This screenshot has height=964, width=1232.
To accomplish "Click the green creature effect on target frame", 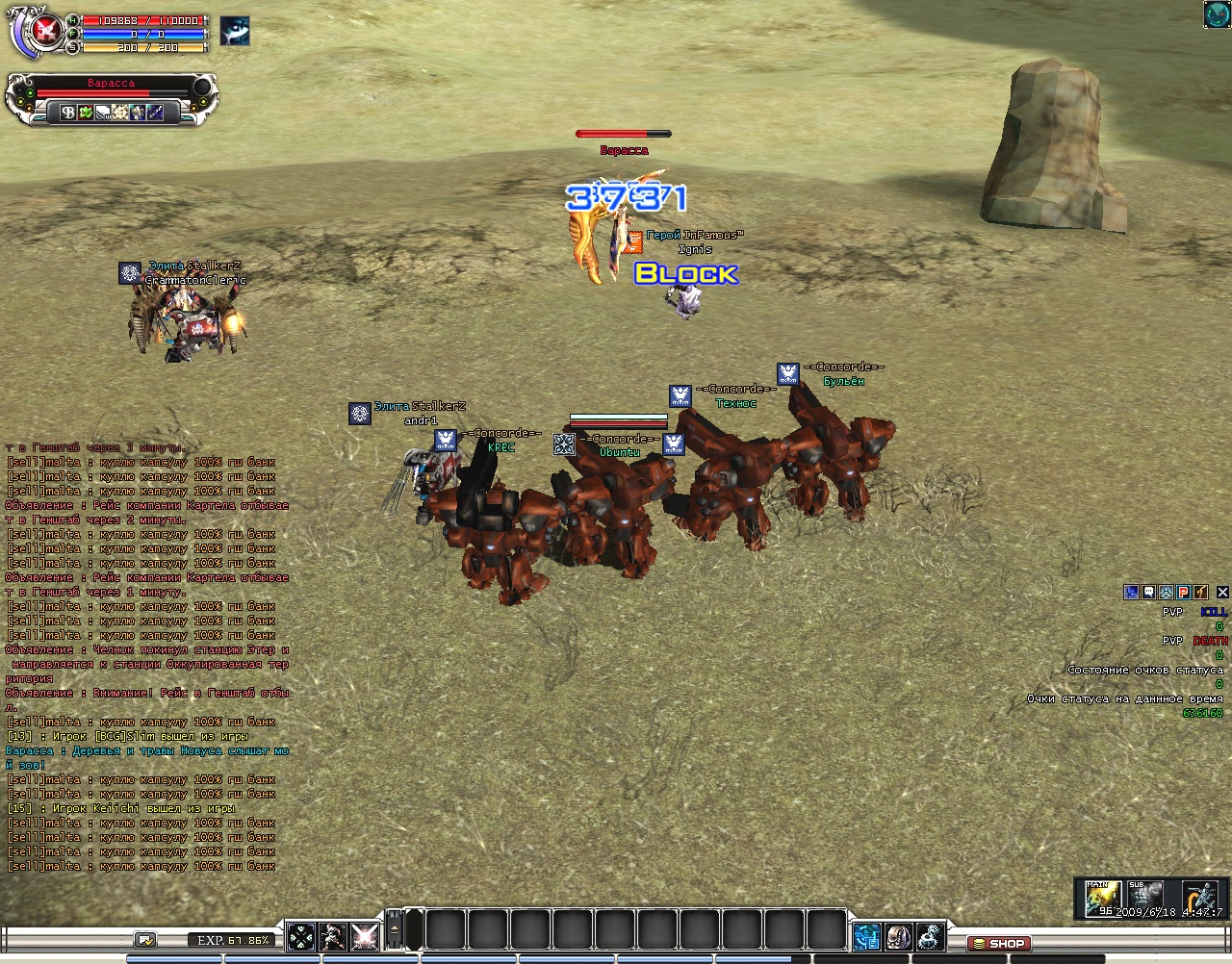I will pyautogui.click(x=85, y=113).
